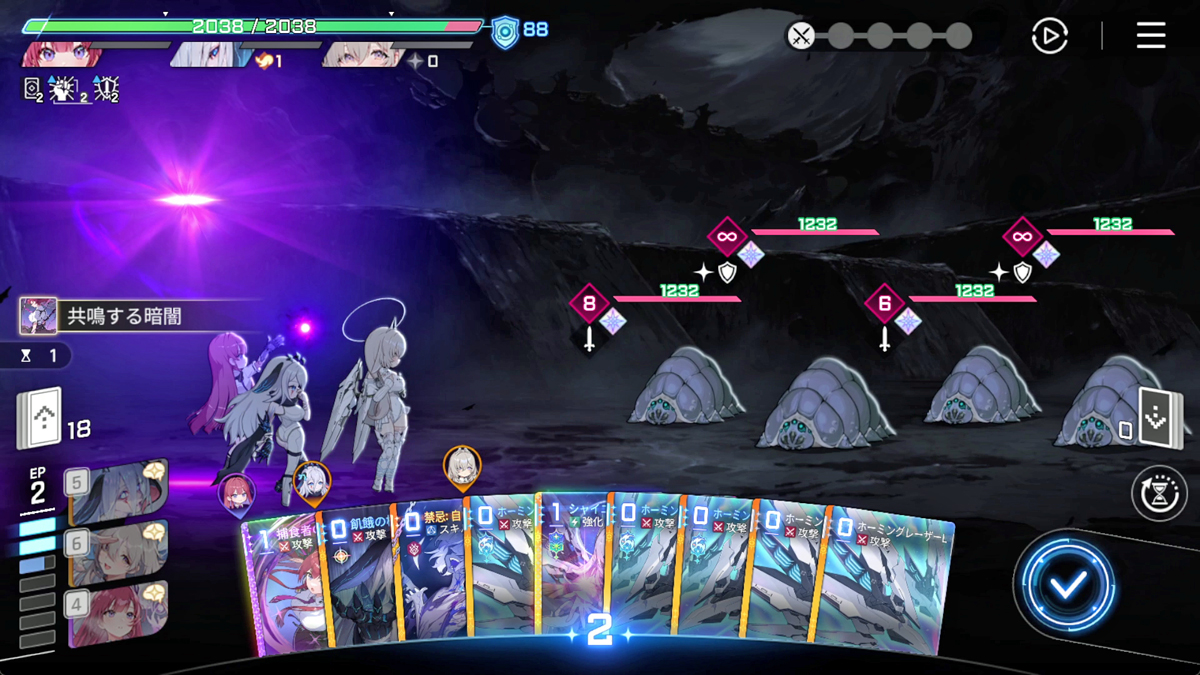Viewport: 1200px width, 675px height.
Task: Tap the blue shield icon showing 88
Action: coord(506,32)
